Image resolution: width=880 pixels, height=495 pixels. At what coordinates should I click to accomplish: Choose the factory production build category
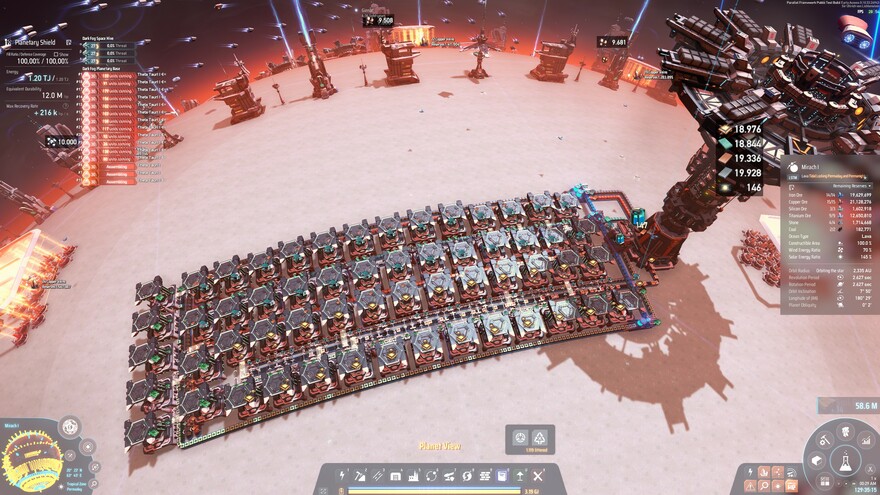[414, 475]
